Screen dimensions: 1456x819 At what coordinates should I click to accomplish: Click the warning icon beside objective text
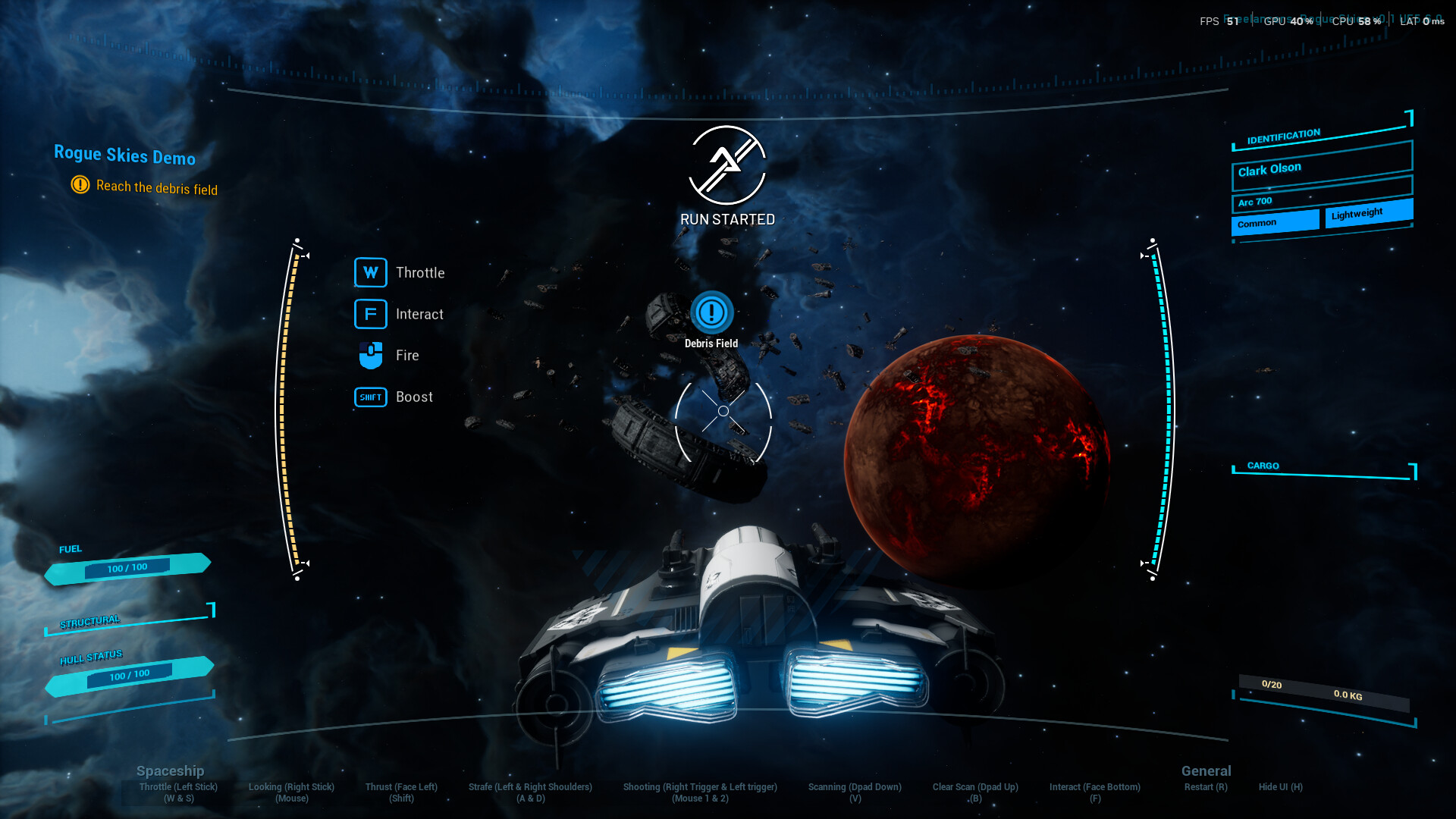(x=80, y=184)
